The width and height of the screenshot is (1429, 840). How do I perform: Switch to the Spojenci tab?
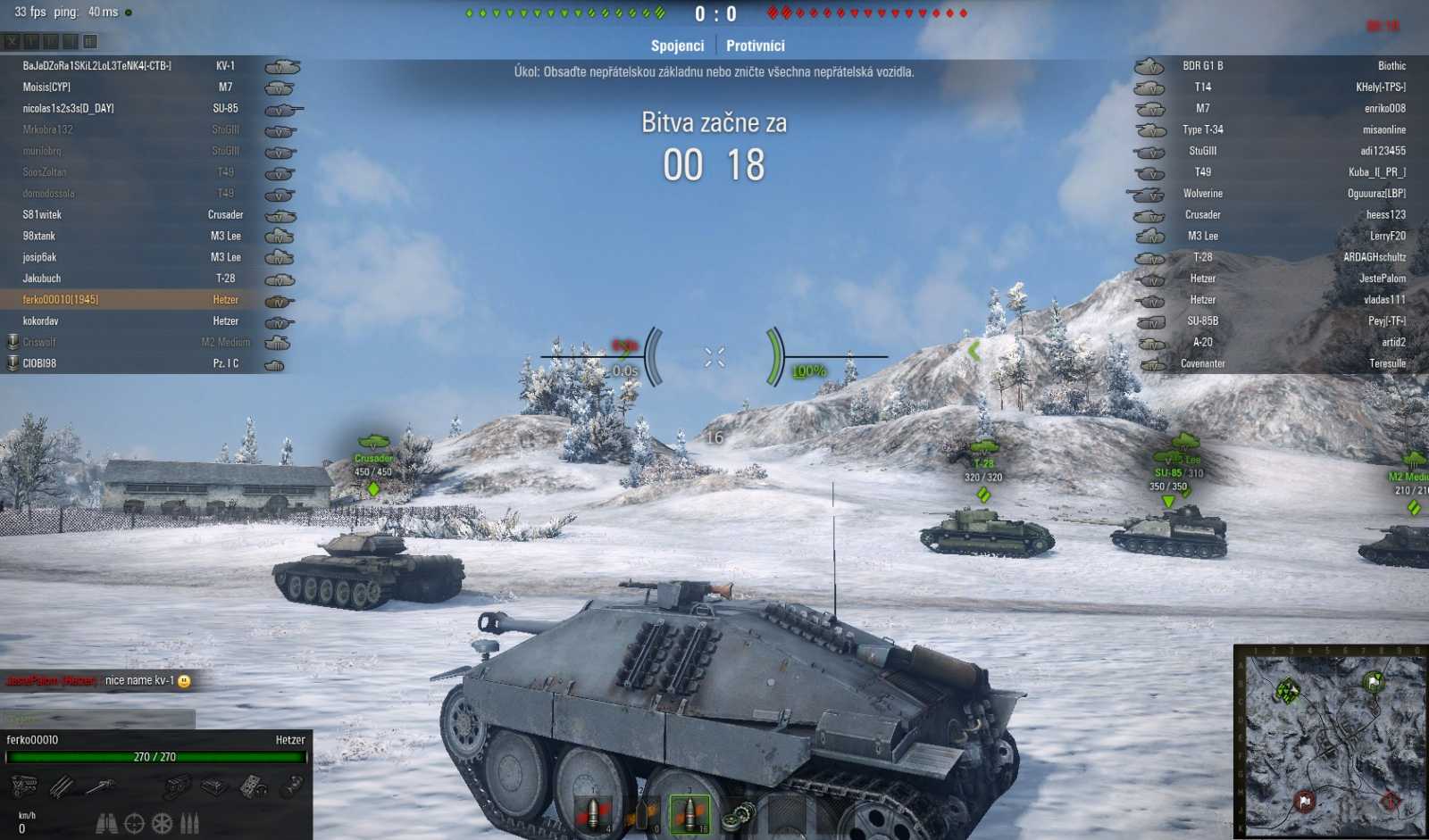pyautogui.click(x=676, y=46)
